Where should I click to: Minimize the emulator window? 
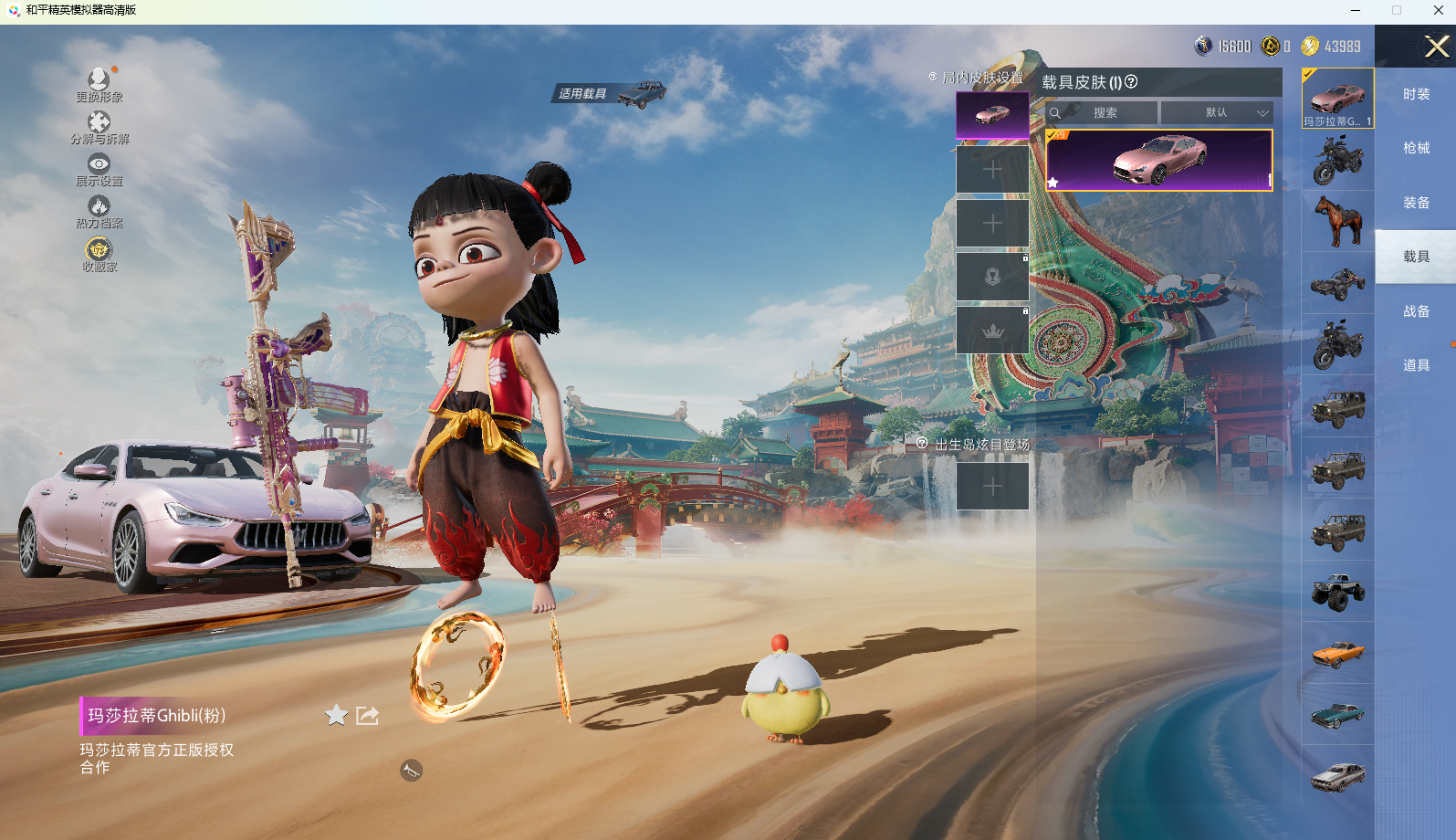click(x=1356, y=10)
